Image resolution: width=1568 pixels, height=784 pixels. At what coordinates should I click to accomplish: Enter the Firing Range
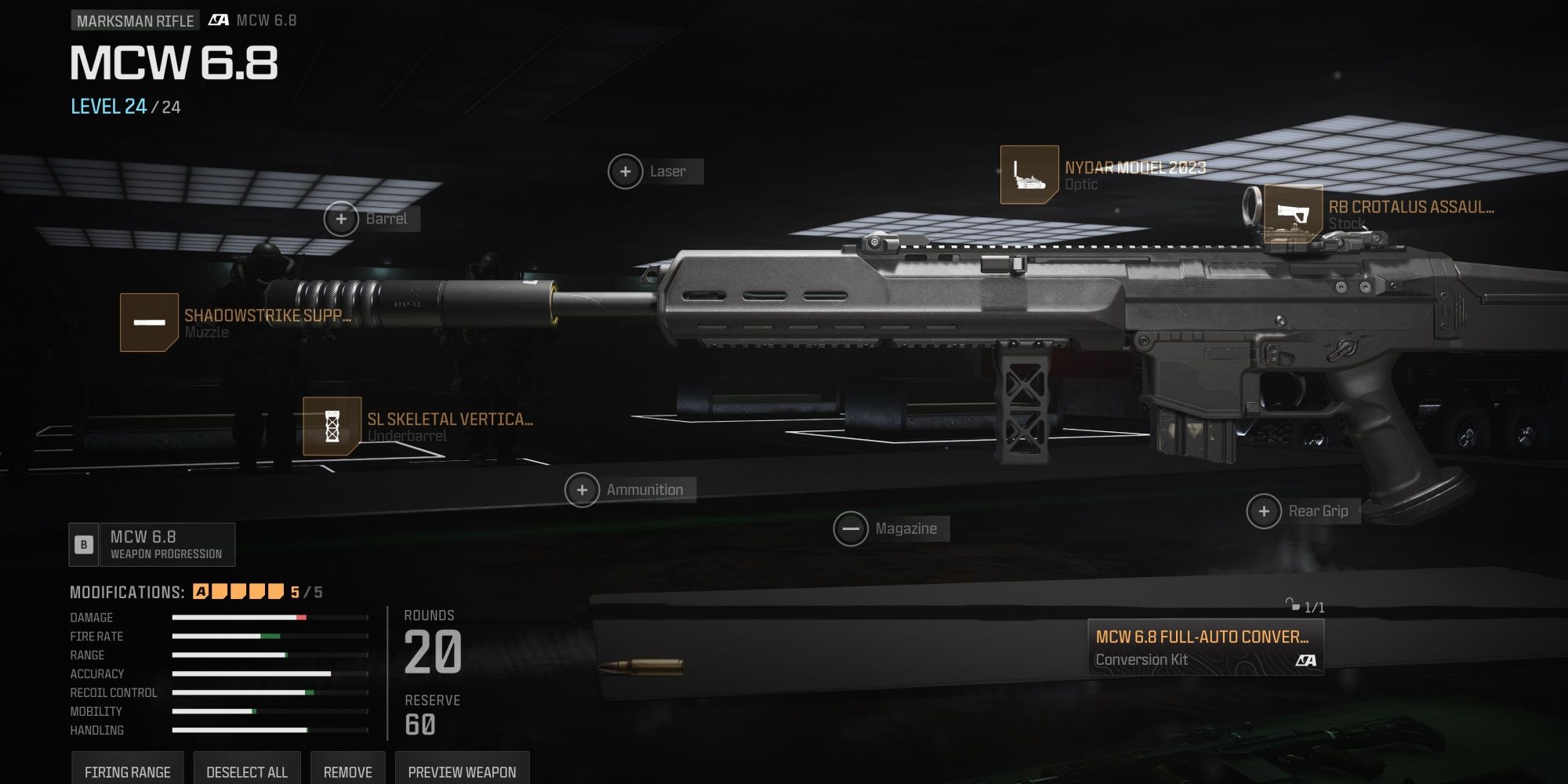(128, 771)
